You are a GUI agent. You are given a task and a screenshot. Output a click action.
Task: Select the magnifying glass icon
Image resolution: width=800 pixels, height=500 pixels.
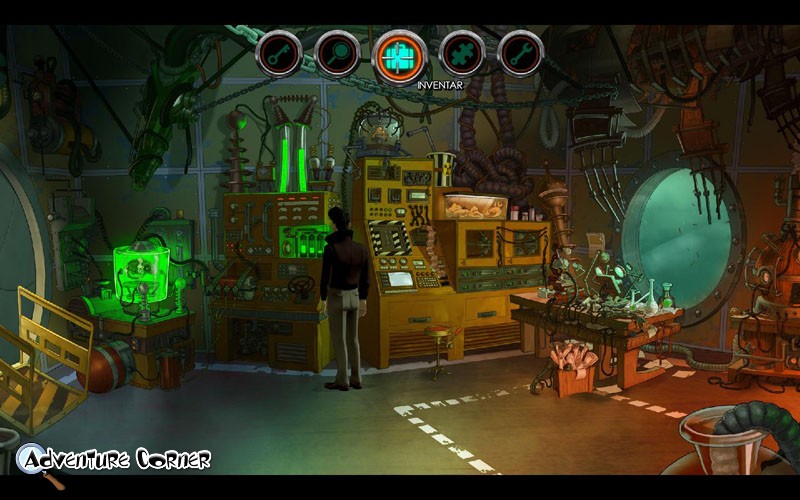coord(338,53)
